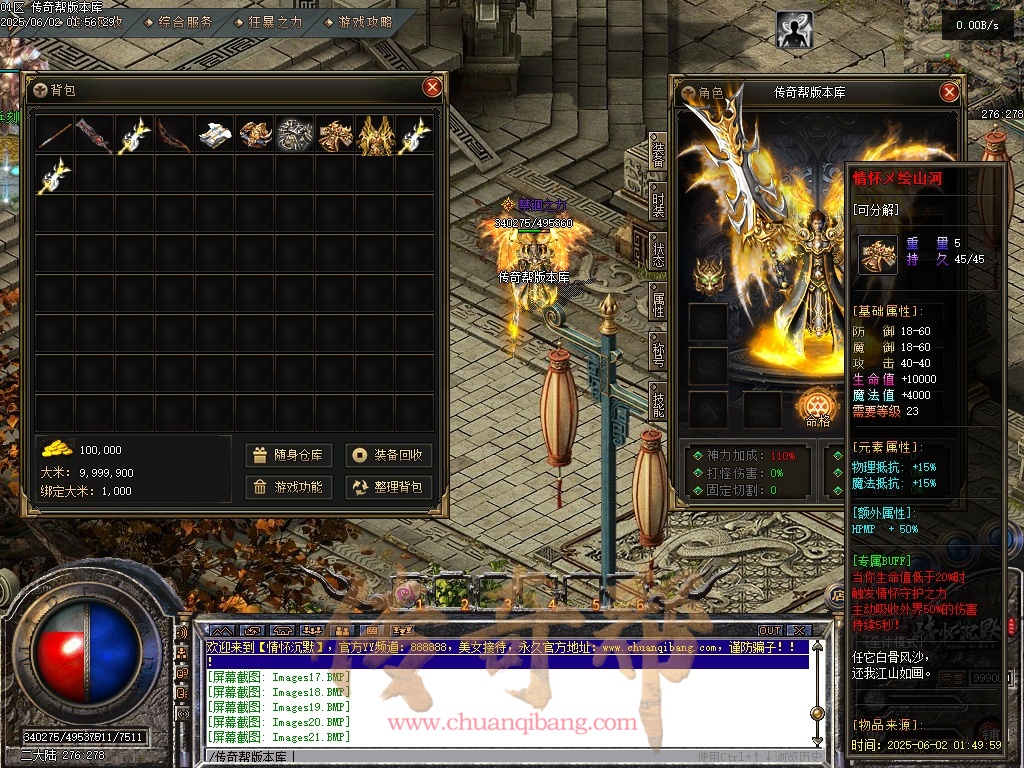Open the 技能 skills tab
Viewport: 1024px width, 768px height.
[x=658, y=403]
